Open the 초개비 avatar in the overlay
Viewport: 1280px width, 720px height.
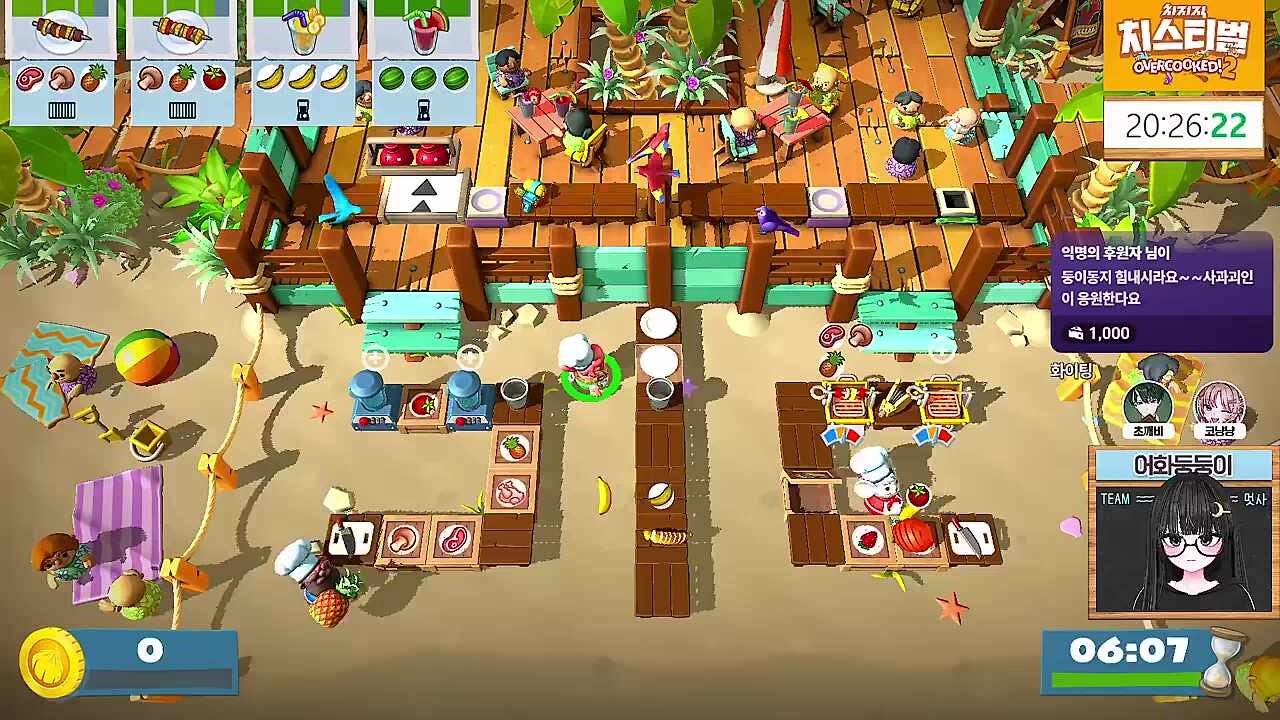[1147, 407]
